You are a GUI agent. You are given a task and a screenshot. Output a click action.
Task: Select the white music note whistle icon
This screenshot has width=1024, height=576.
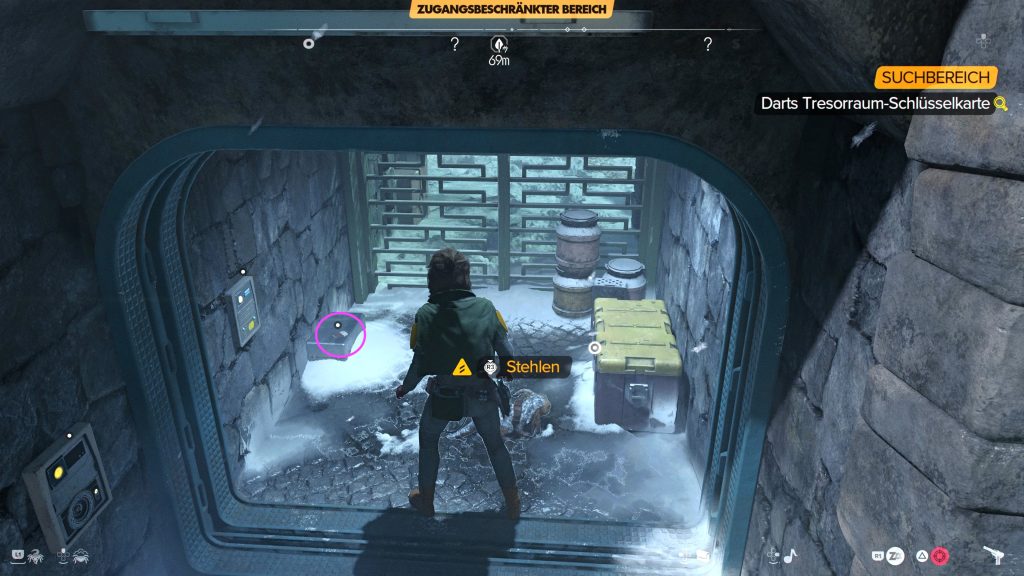coord(790,555)
